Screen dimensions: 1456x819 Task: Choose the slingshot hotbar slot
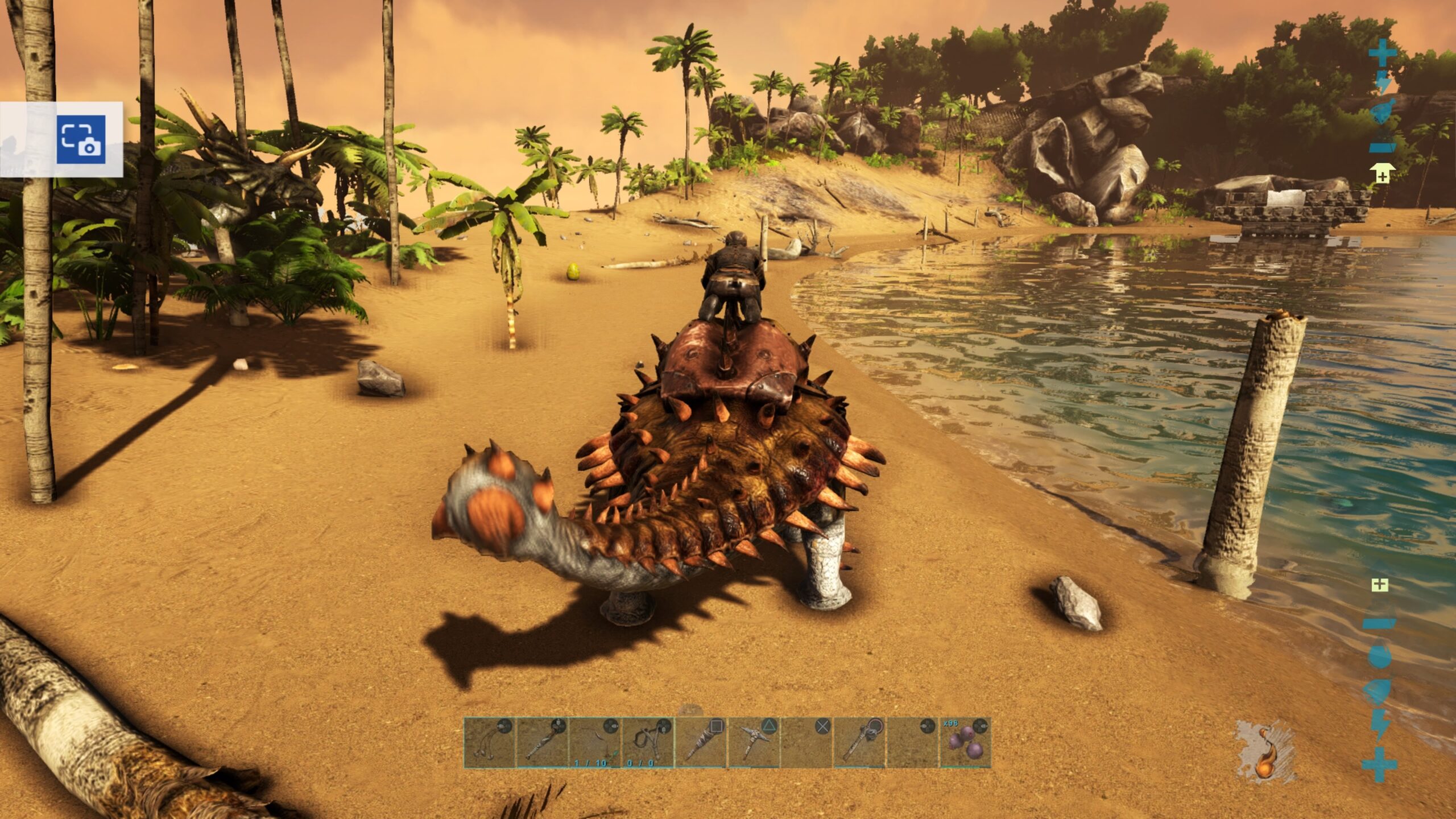point(648,742)
